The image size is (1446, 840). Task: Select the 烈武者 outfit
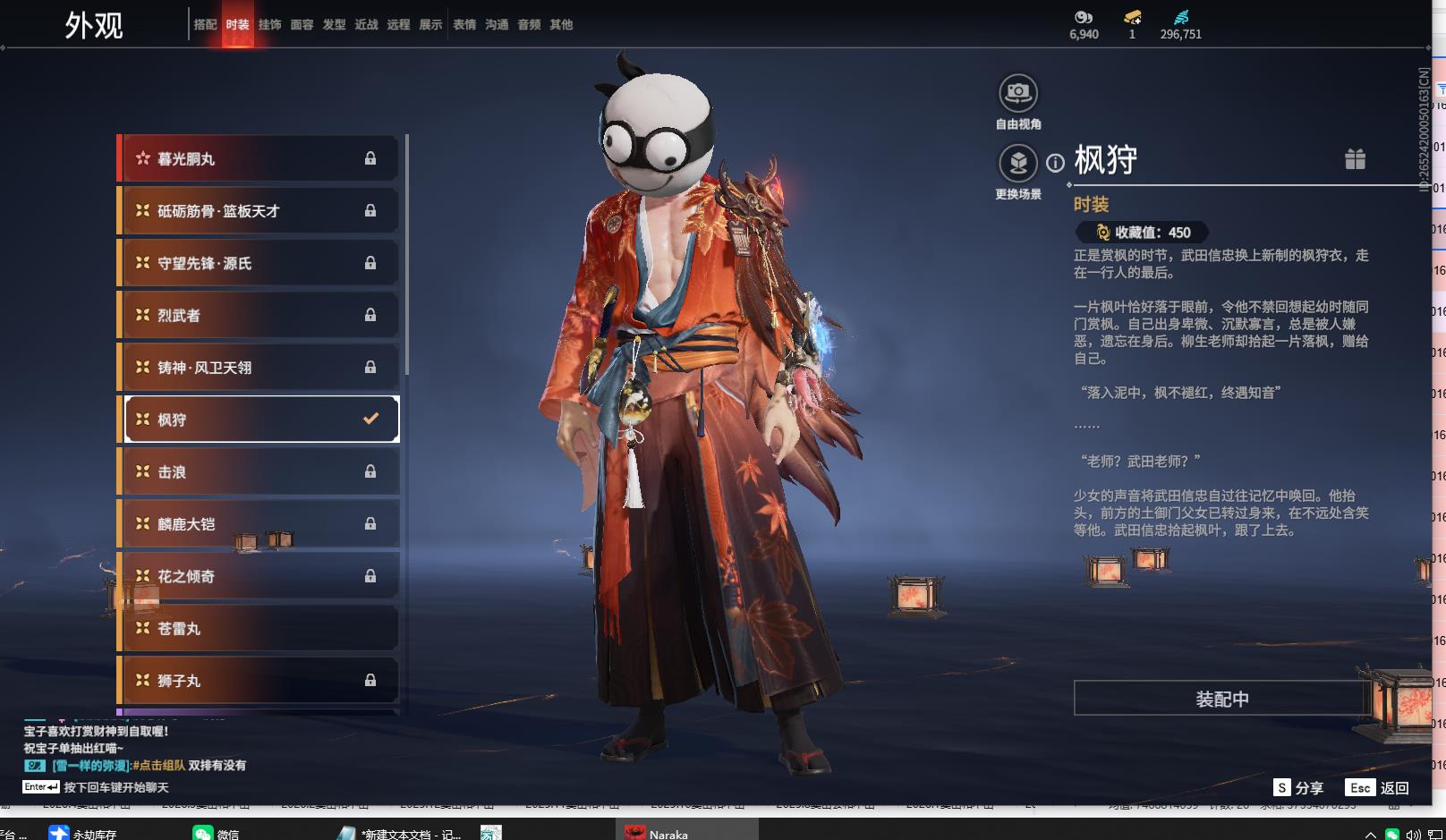[x=259, y=315]
